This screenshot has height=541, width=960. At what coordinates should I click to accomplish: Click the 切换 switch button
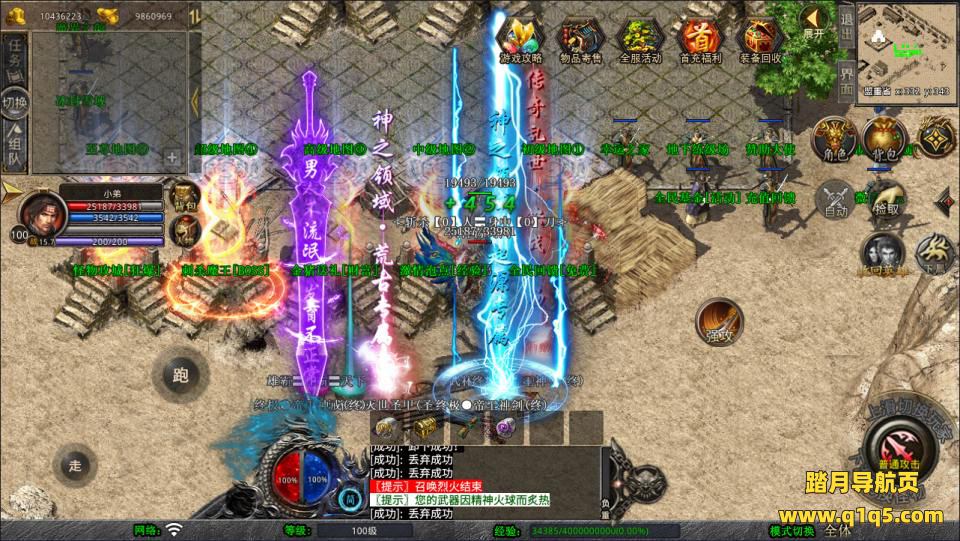[x=14, y=103]
